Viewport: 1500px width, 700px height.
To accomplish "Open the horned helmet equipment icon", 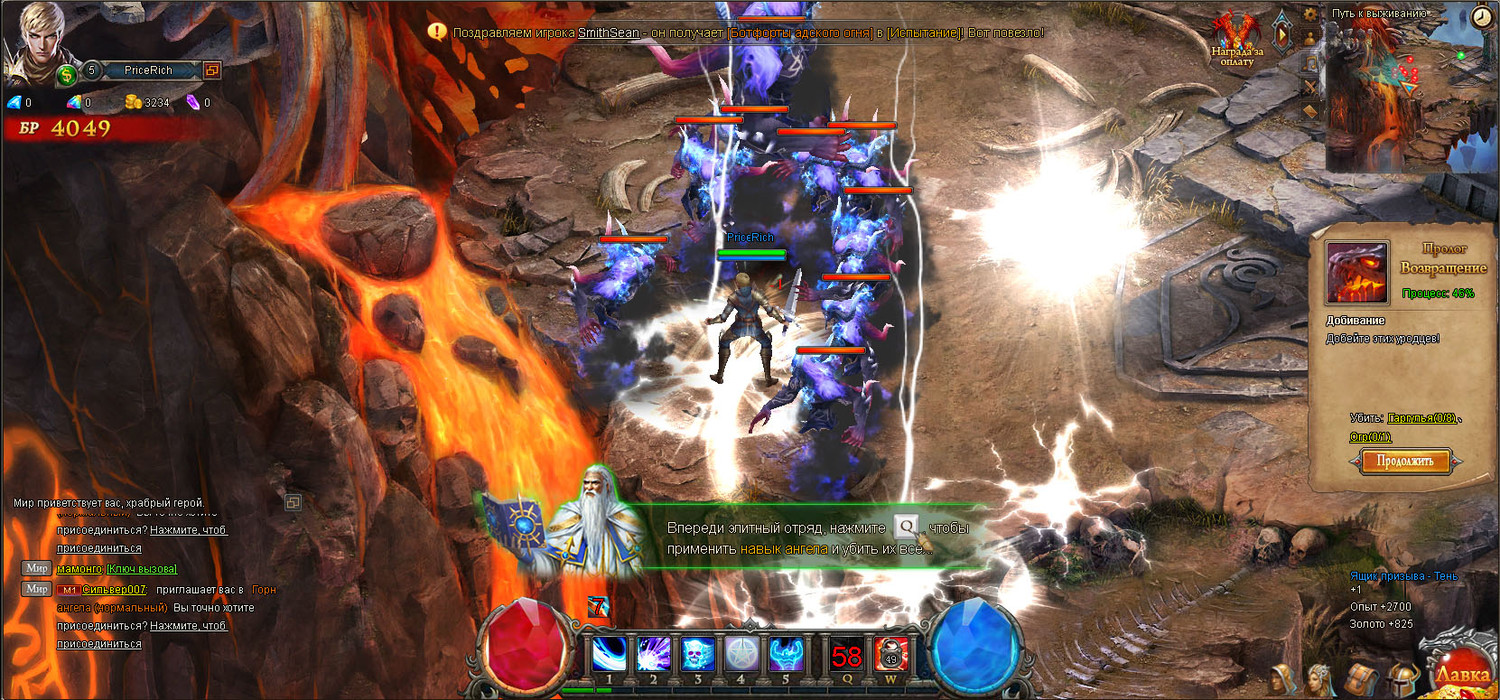I will coord(1403,680).
